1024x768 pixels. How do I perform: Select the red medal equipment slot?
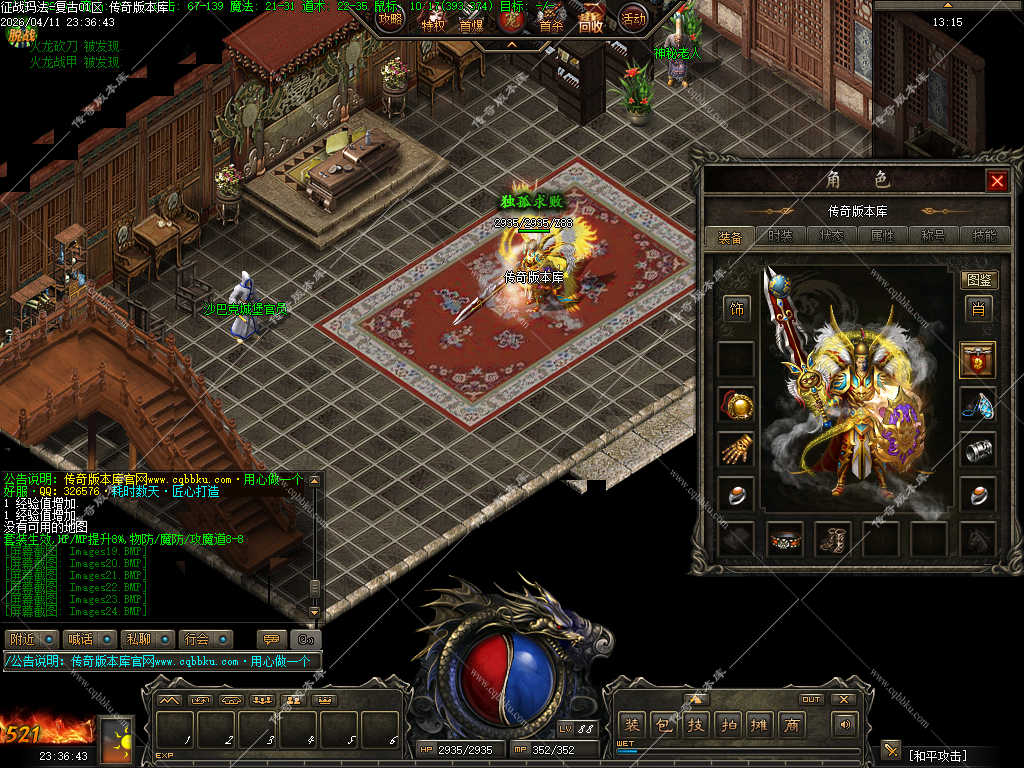pyautogui.click(x=978, y=359)
